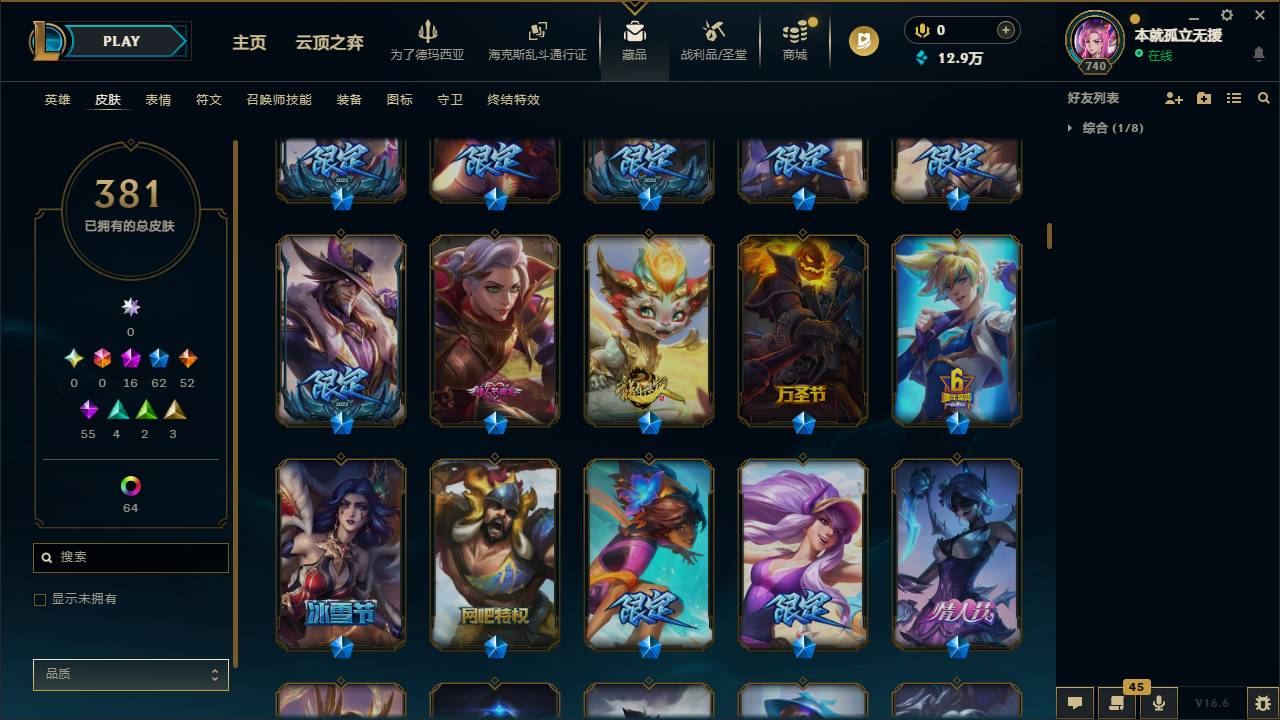Enable the 显示未拥有 checkbox
The width and height of the screenshot is (1280, 720).
(x=40, y=599)
